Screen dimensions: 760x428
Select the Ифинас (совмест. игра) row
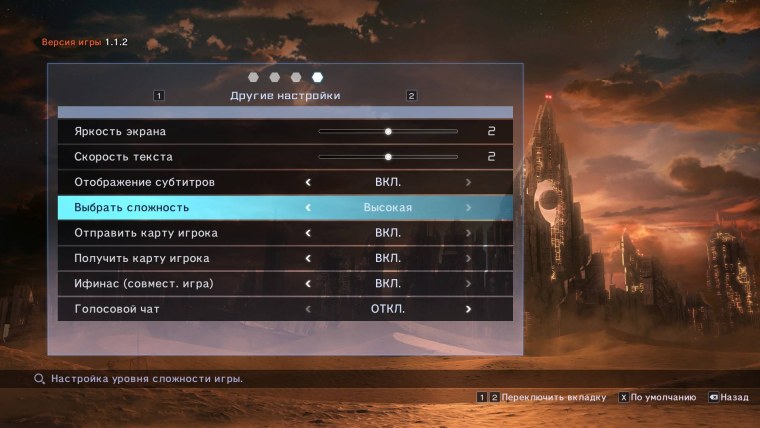pos(144,284)
